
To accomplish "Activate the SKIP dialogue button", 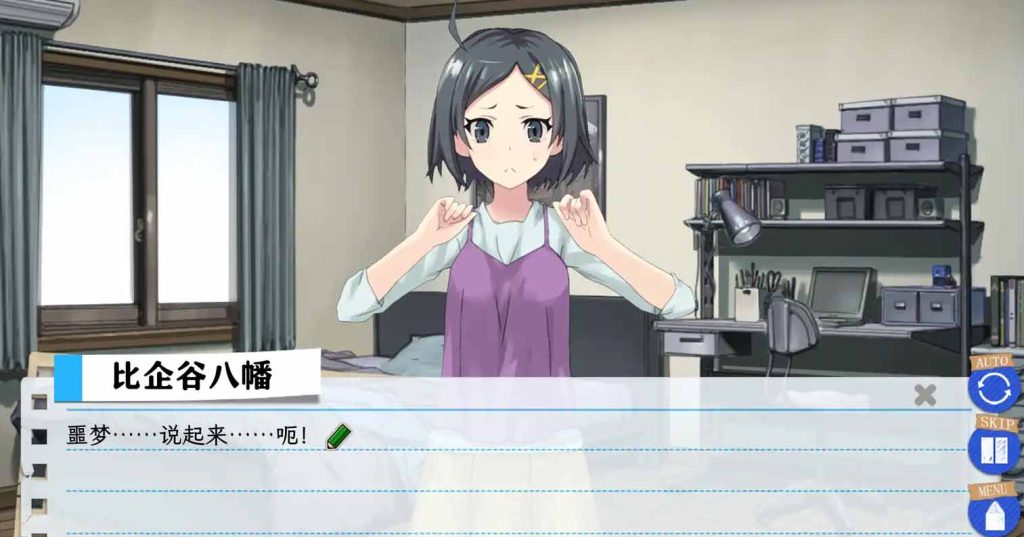I will pyautogui.click(x=993, y=449).
